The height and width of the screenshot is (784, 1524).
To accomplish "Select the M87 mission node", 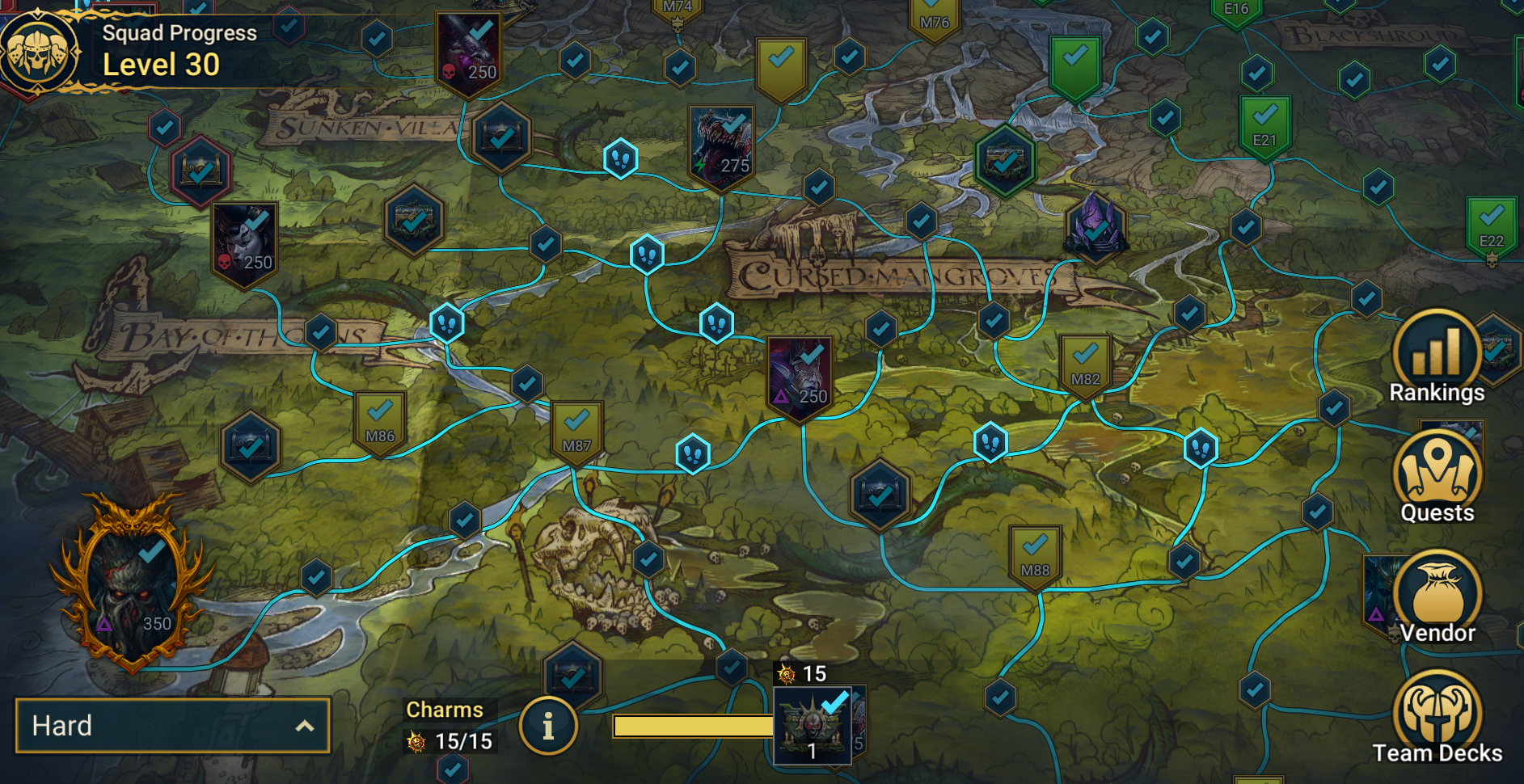I will [x=576, y=432].
